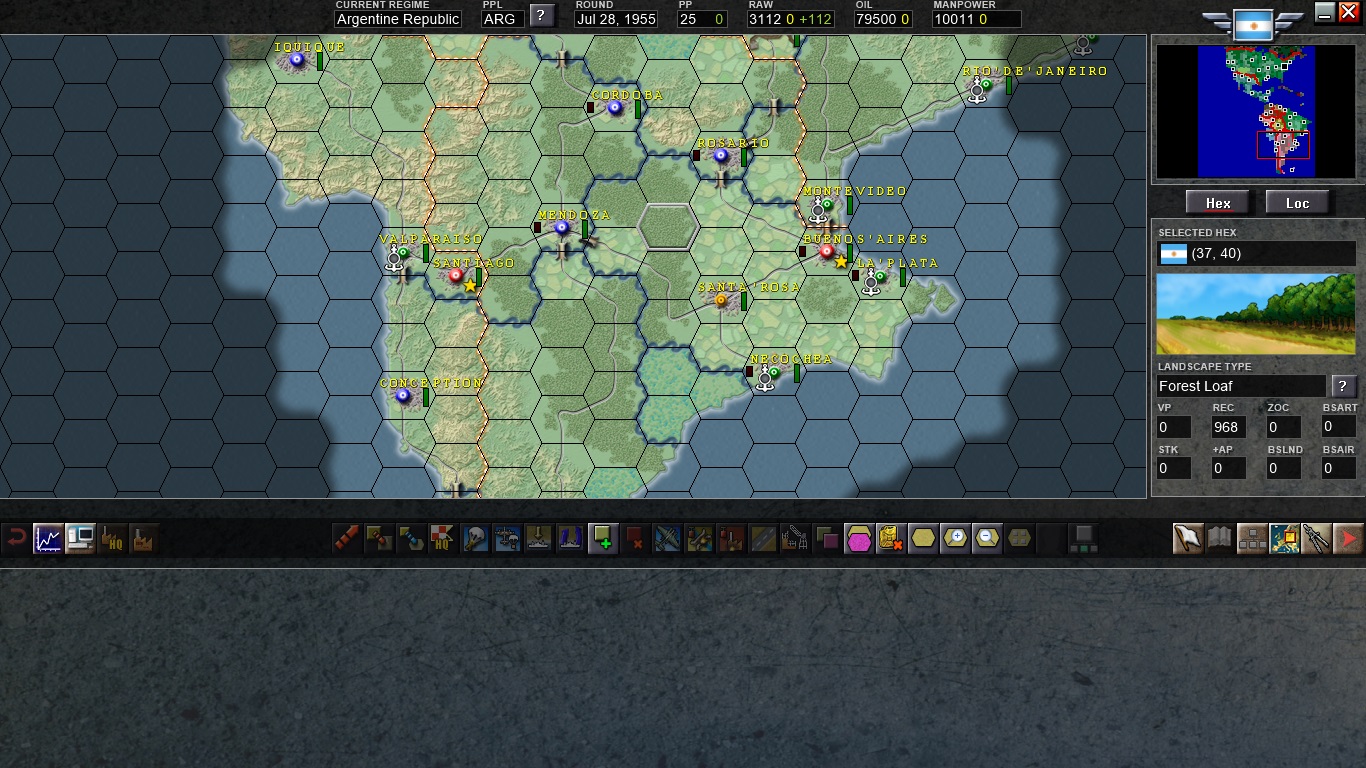
Task: Switch to the Loc tab
Action: [x=1297, y=202]
